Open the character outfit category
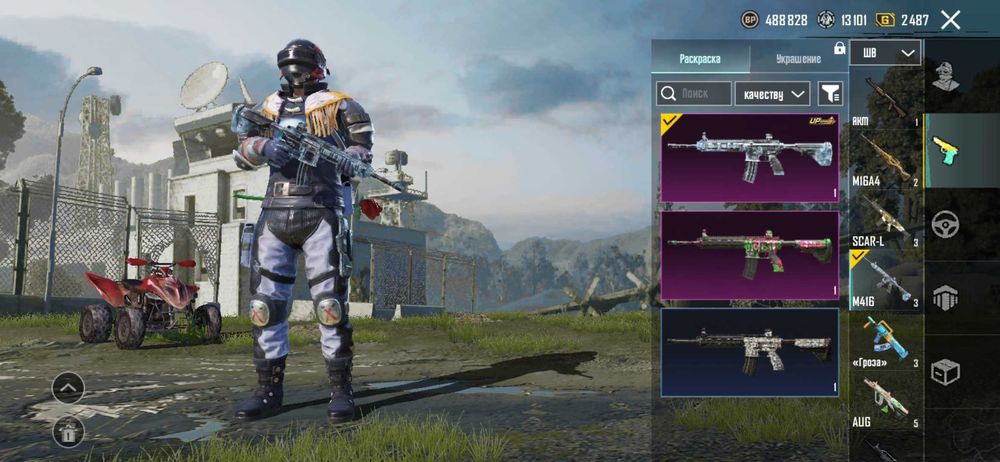The width and height of the screenshot is (1000, 462). [945, 75]
